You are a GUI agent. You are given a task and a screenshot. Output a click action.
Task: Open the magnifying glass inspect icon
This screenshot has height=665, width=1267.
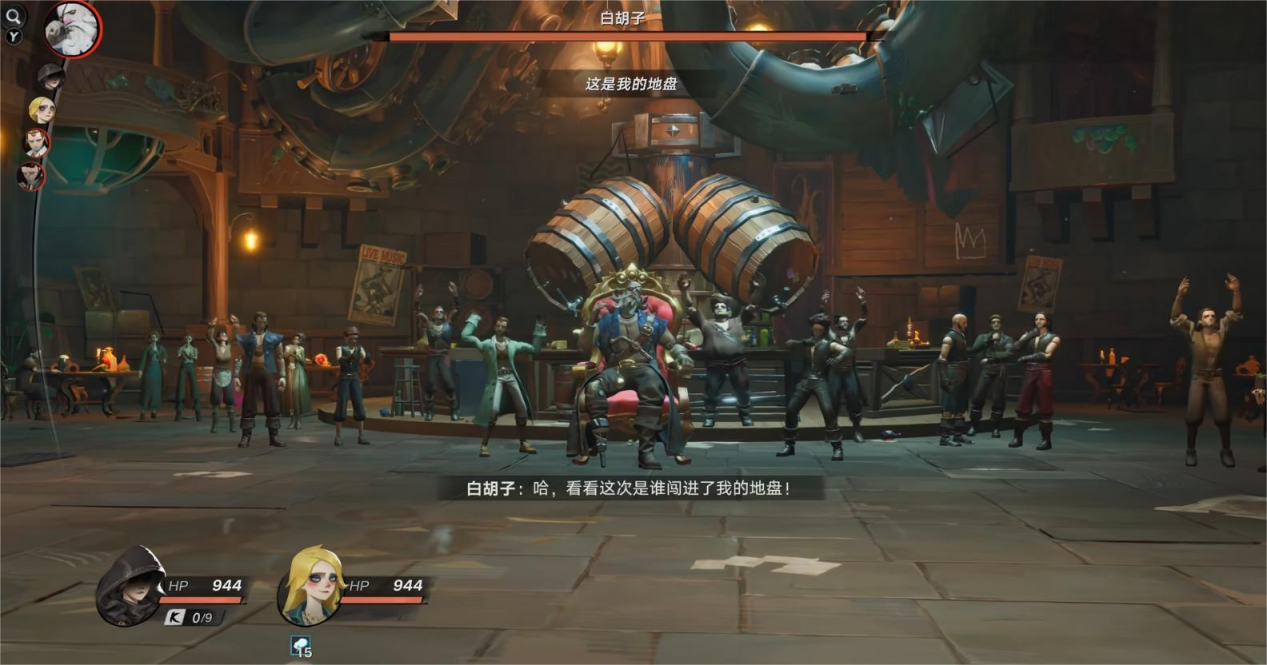[x=15, y=15]
